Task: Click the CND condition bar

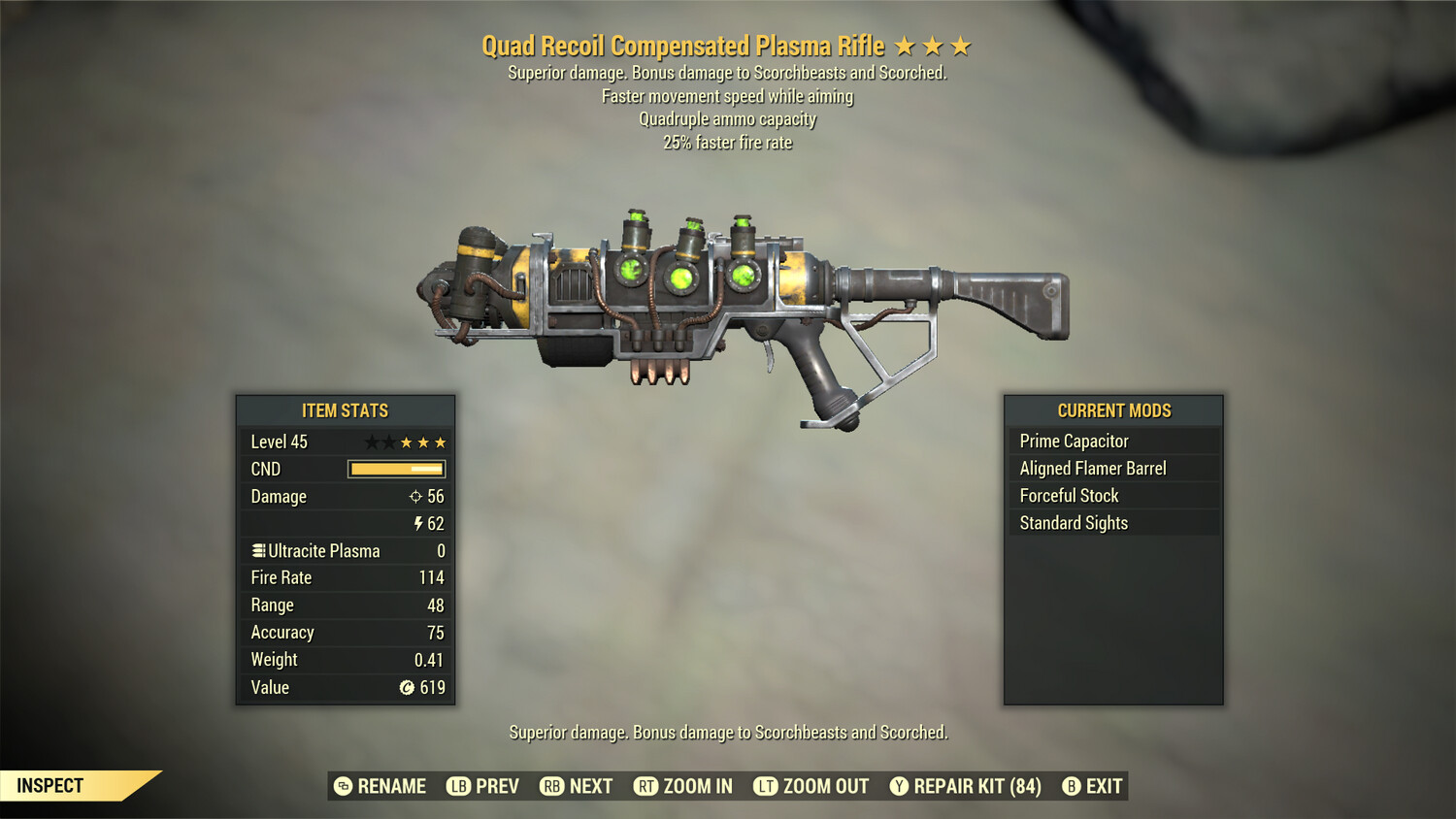Action: click(394, 469)
